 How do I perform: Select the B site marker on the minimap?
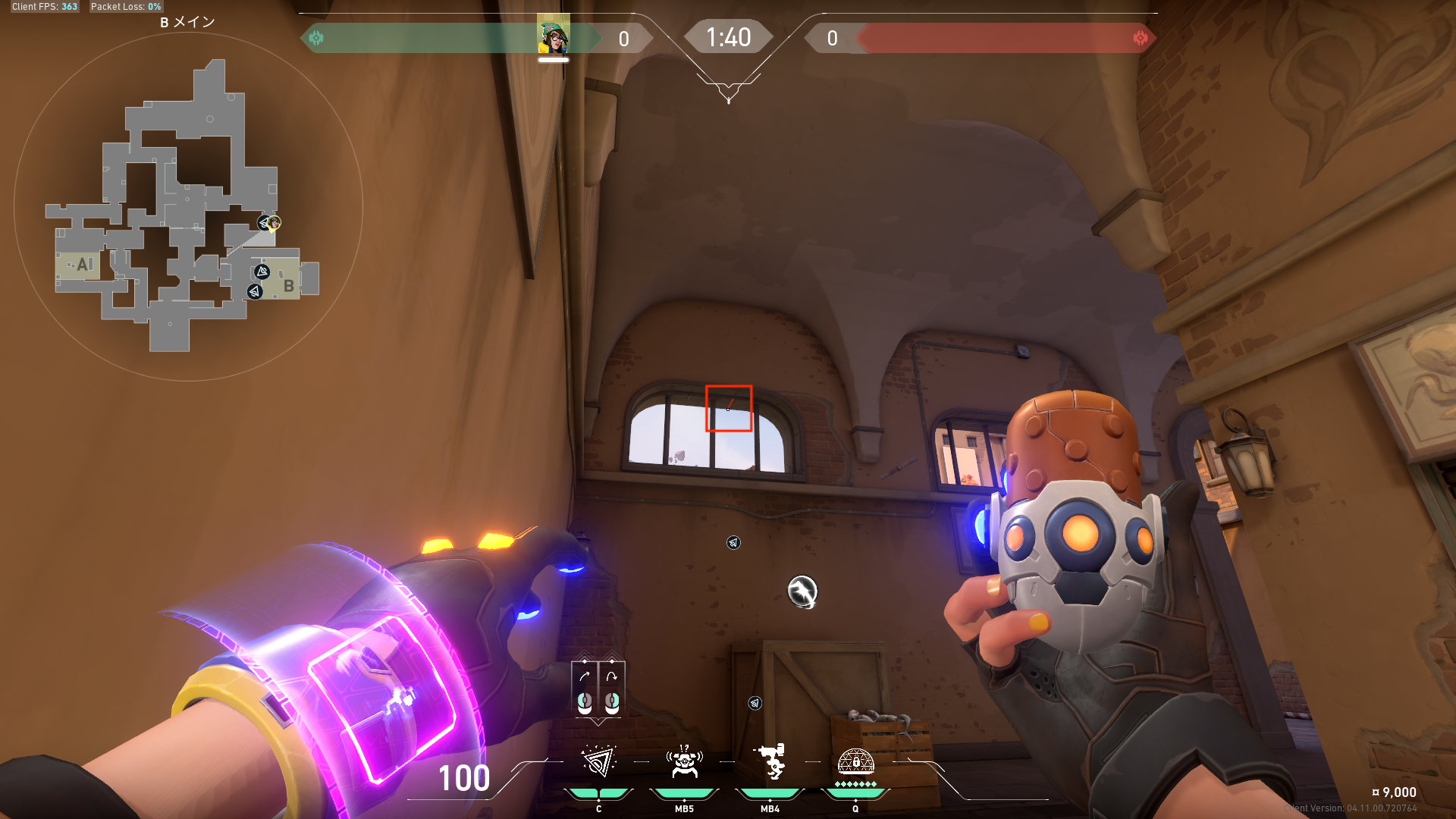(x=288, y=286)
